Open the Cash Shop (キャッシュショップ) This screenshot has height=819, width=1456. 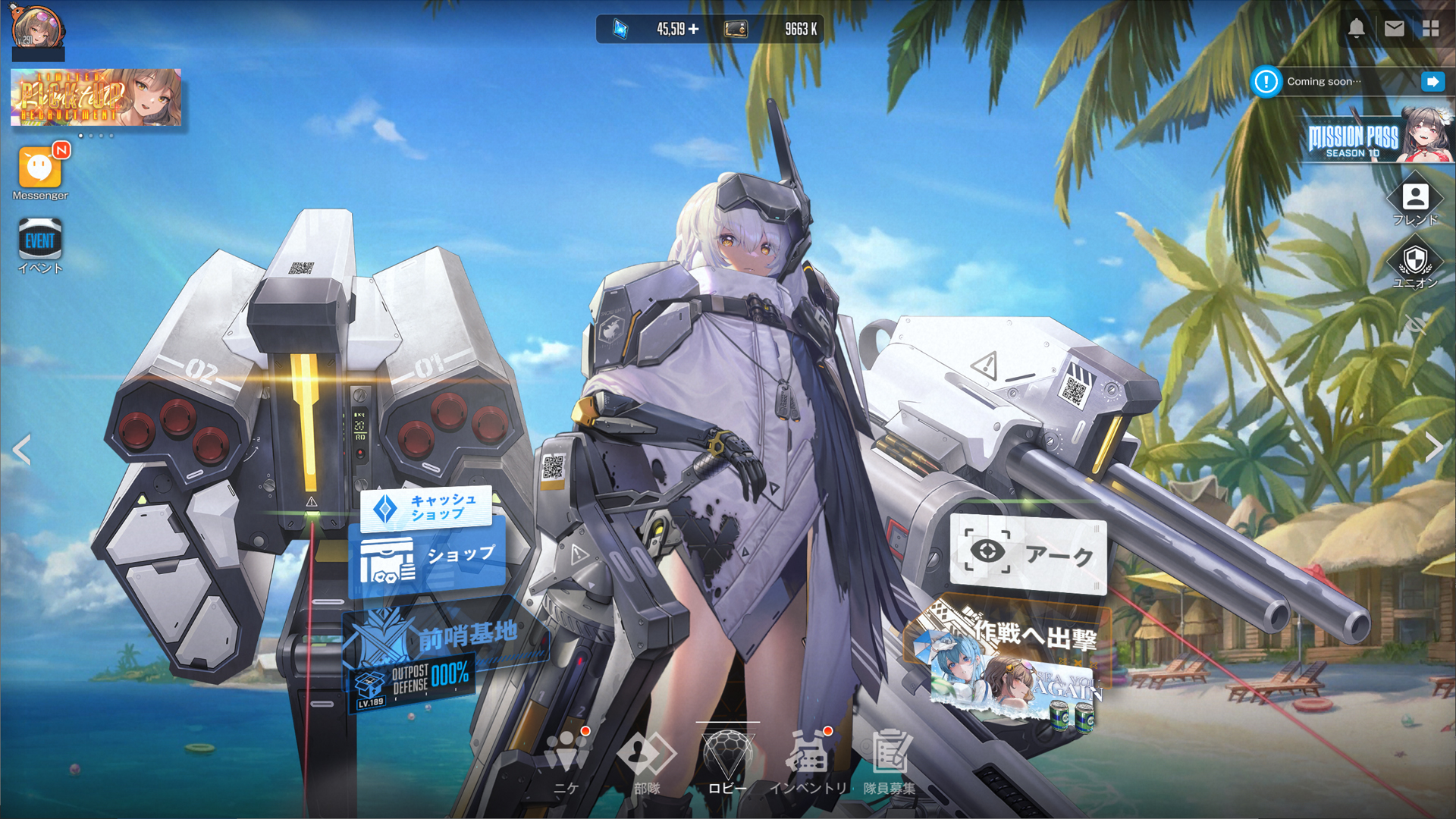pyautogui.click(x=427, y=508)
